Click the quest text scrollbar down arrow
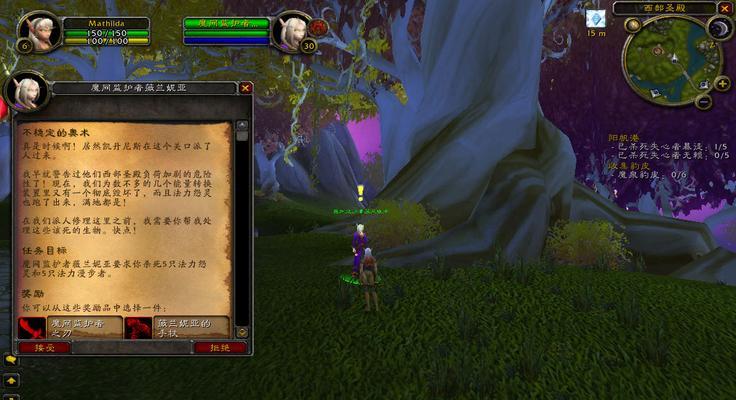736x400 pixels. coord(241,333)
